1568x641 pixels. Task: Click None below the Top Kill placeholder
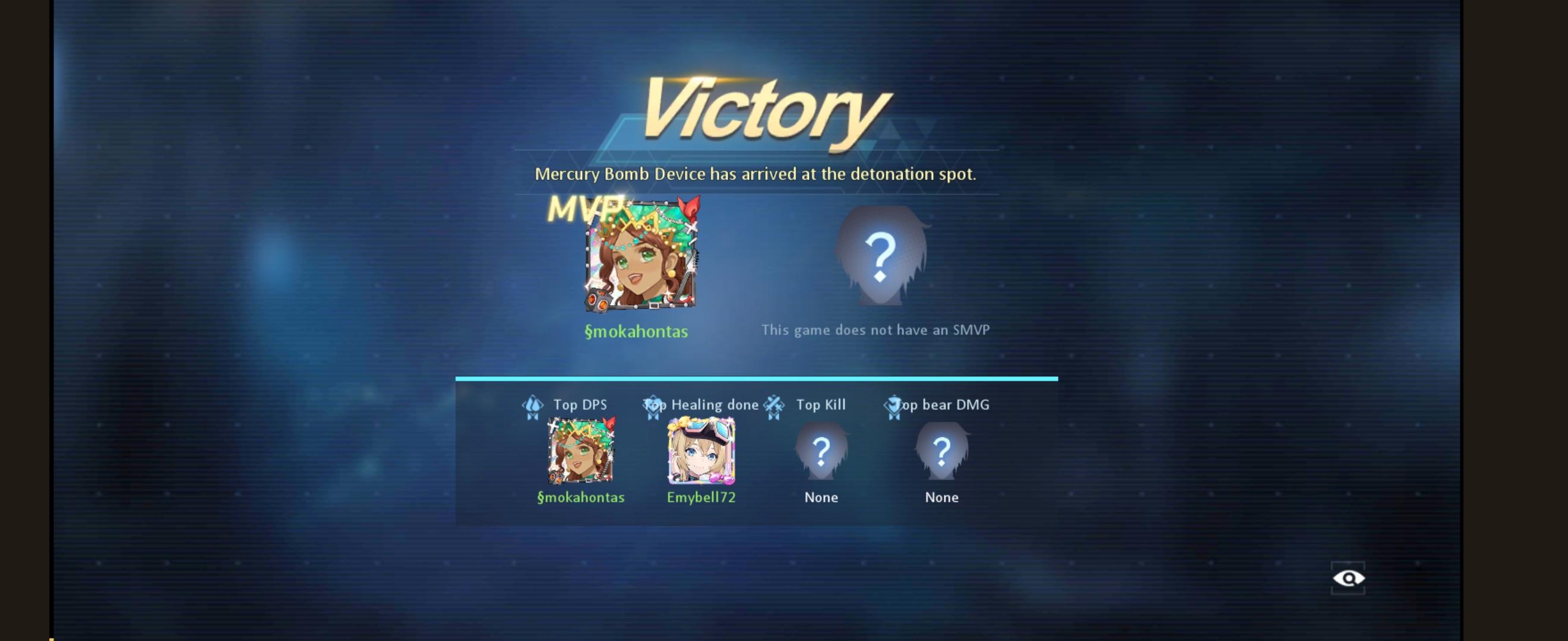pyautogui.click(x=821, y=497)
